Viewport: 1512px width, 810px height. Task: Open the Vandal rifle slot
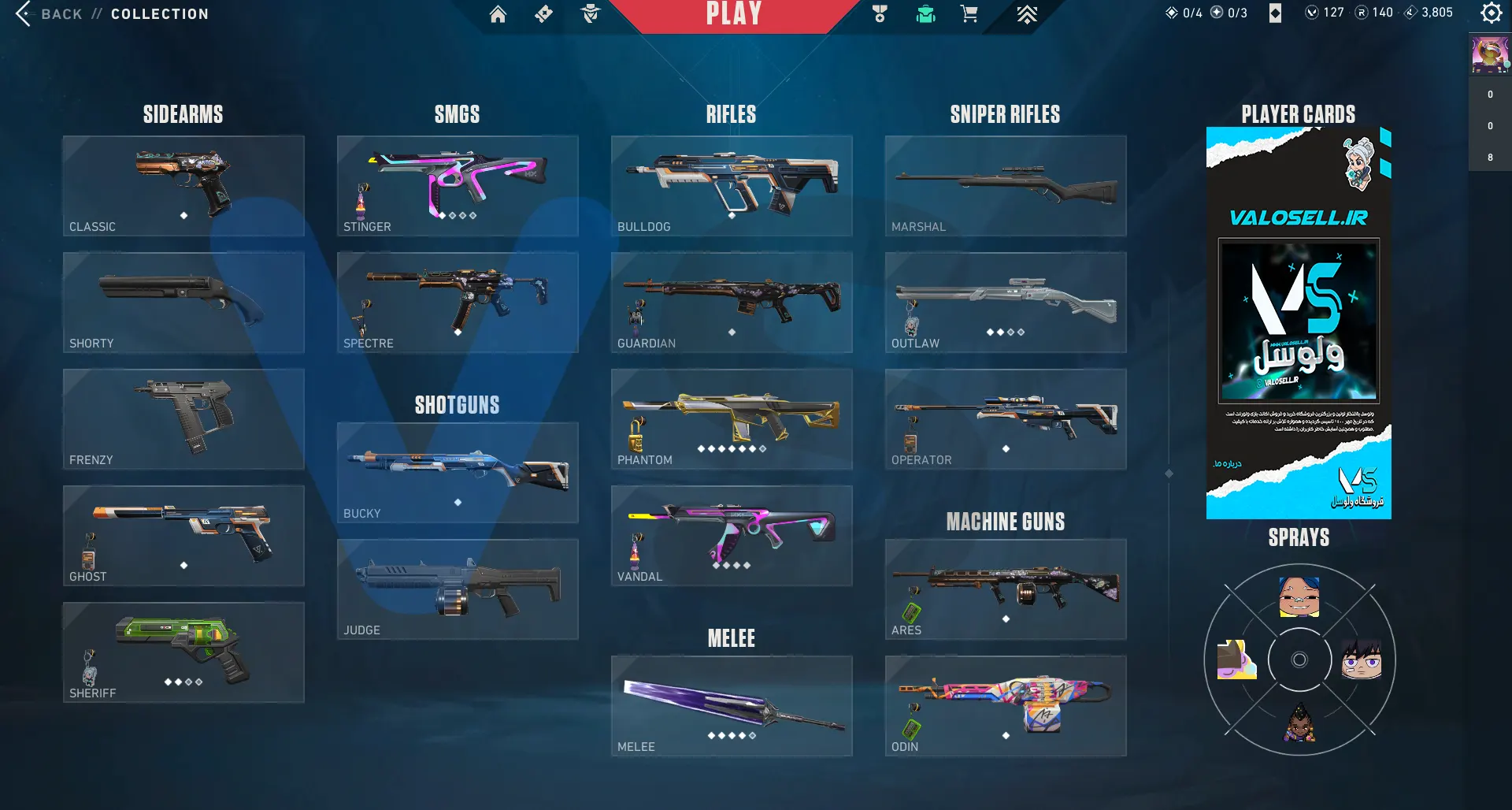[732, 536]
